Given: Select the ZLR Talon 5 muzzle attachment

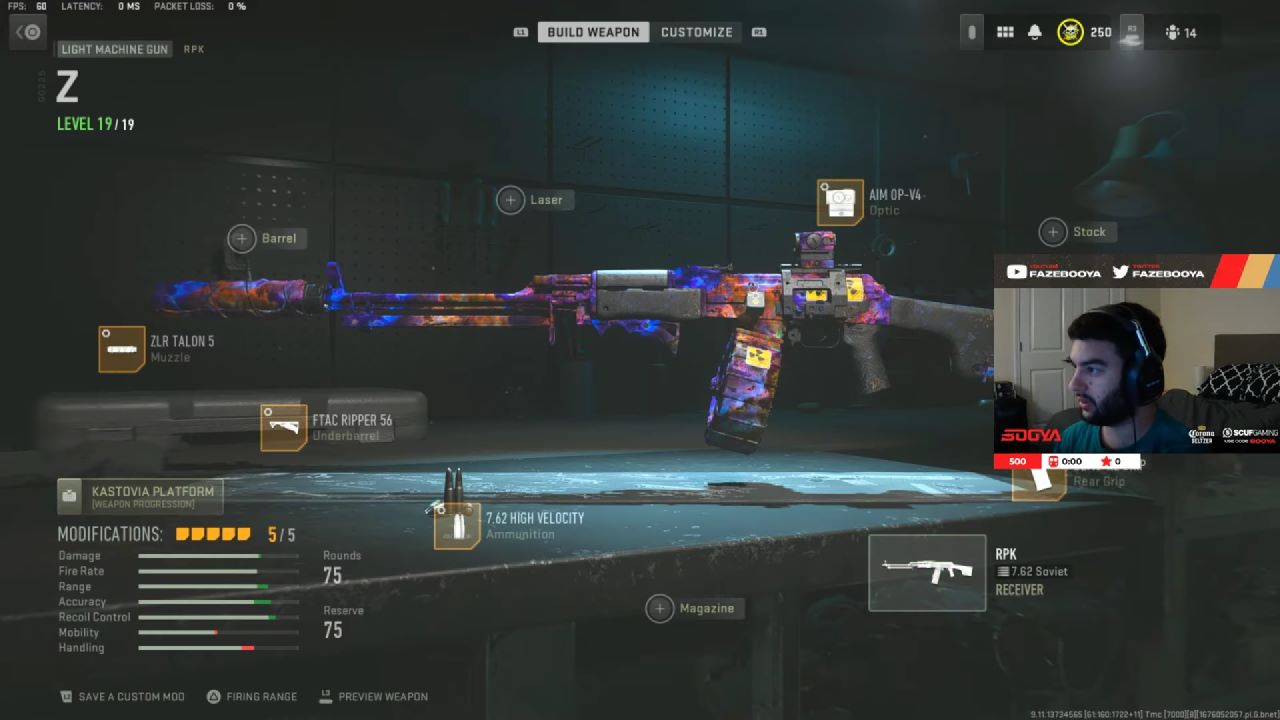Looking at the screenshot, I should point(122,349).
